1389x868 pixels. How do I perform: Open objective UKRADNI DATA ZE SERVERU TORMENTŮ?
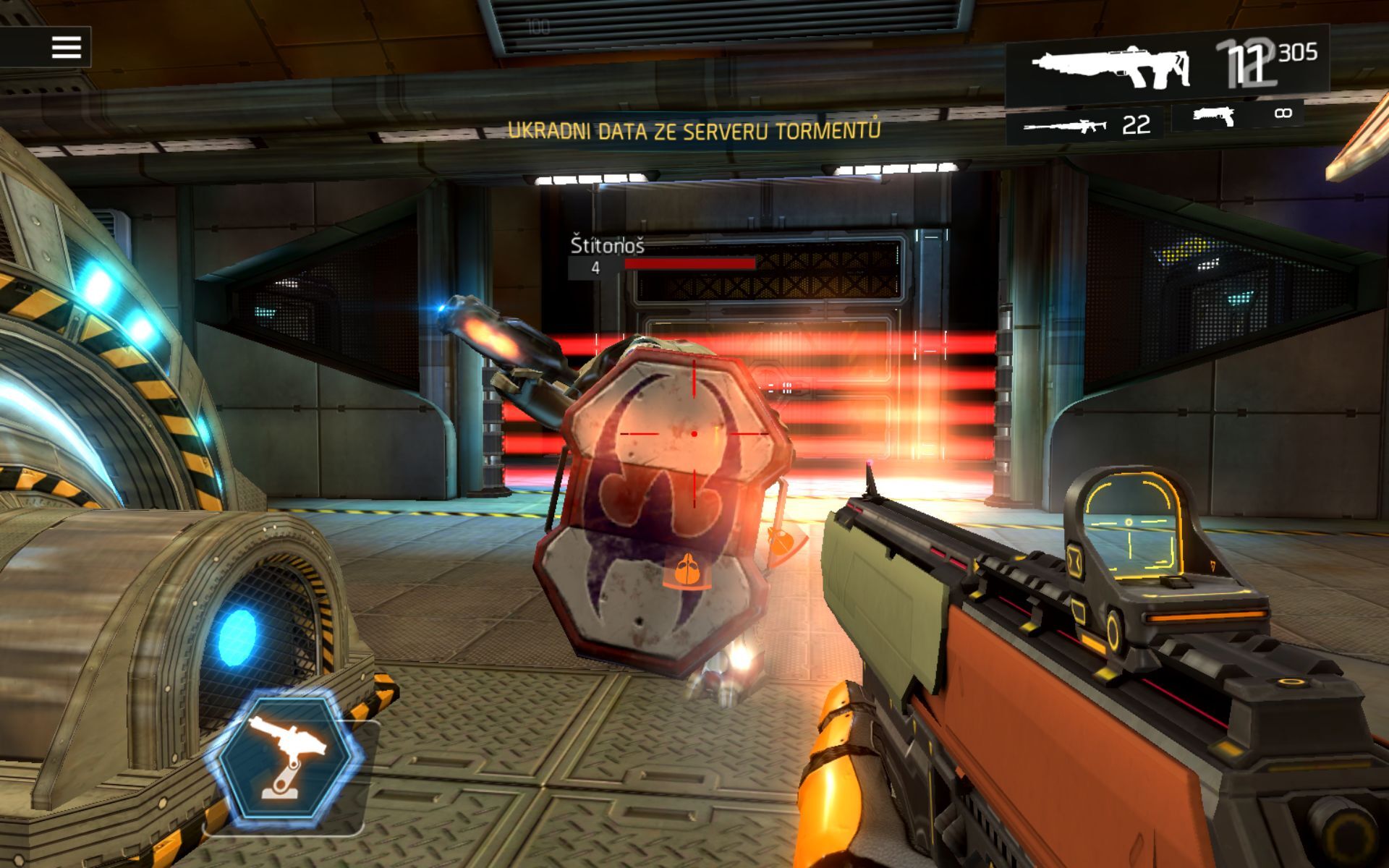click(x=696, y=130)
